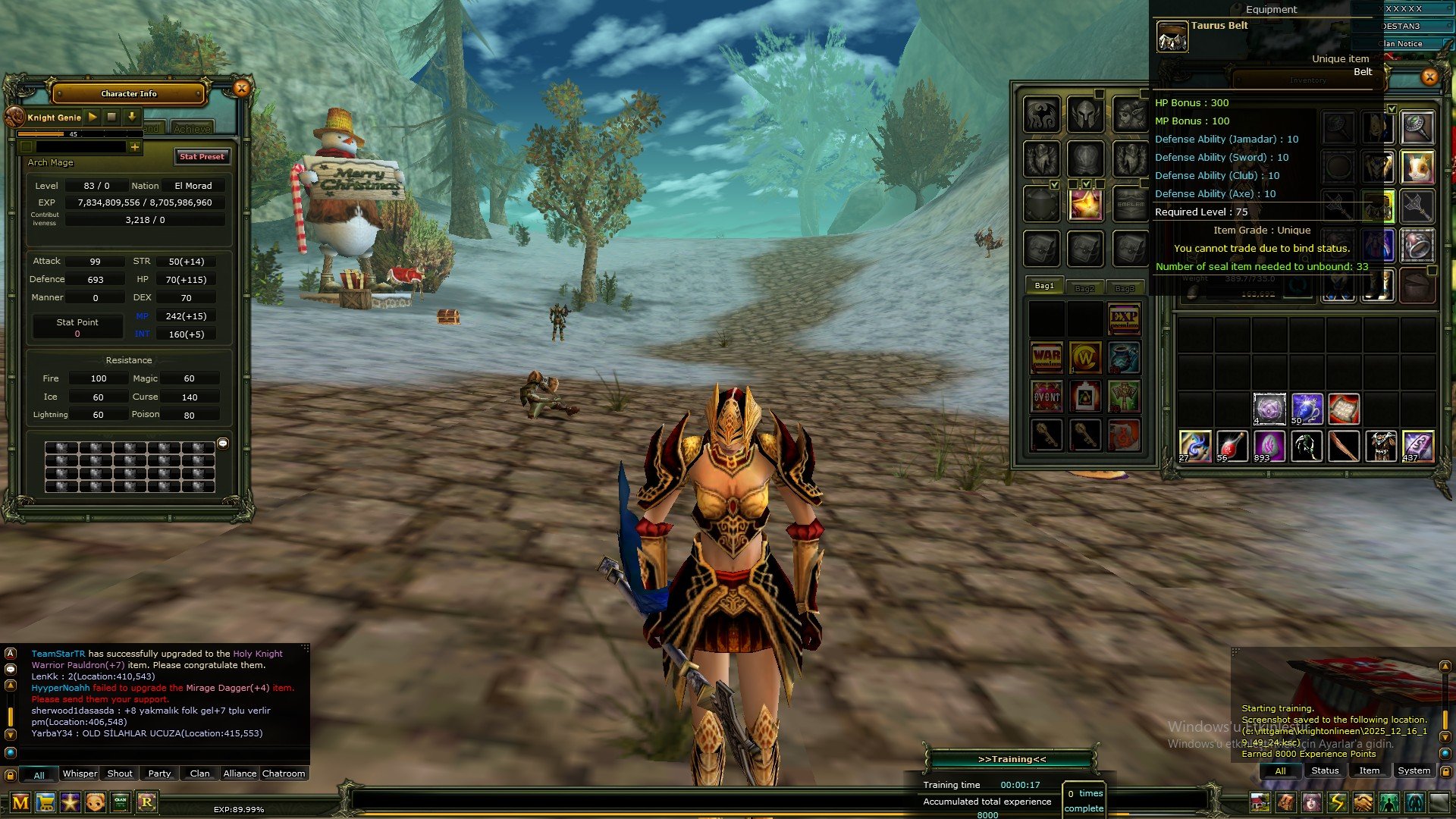Click the golden "M" merchant icon

20,802
